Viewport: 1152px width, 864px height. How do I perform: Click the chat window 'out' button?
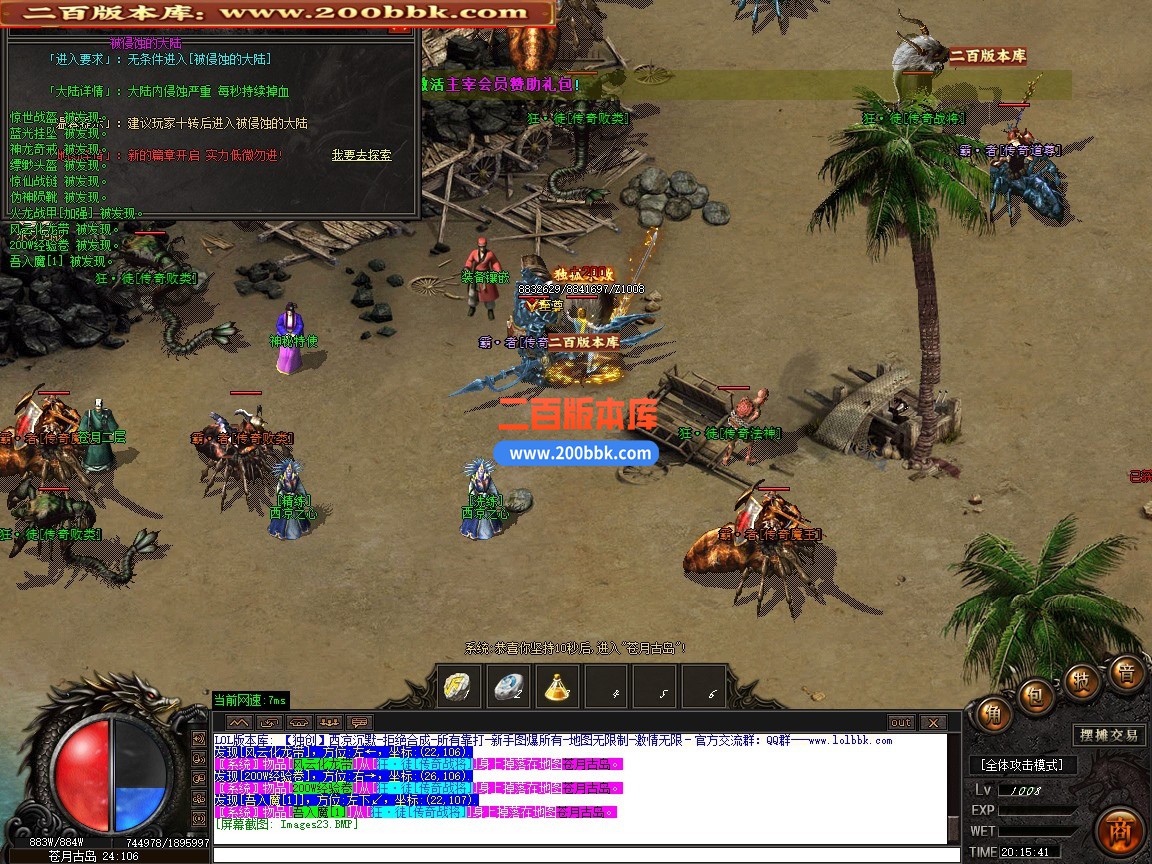point(901,722)
